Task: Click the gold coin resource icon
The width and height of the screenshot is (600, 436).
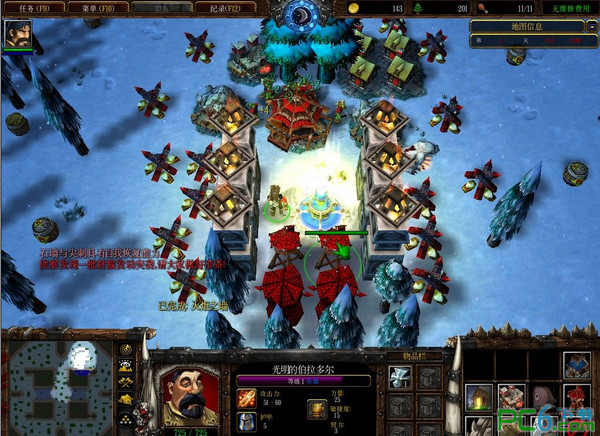Action: click(x=354, y=8)
